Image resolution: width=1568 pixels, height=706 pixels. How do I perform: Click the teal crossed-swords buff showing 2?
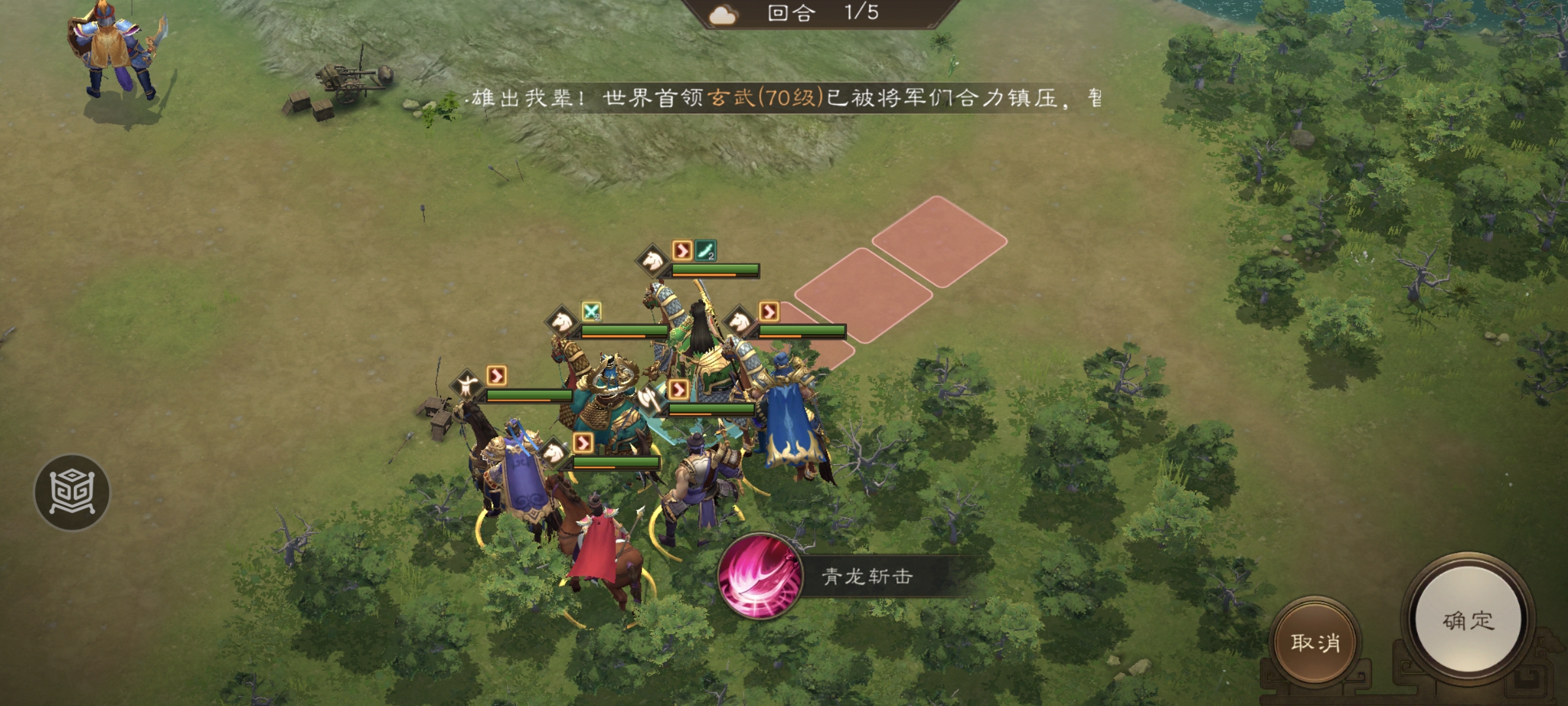tap(591, 312)
